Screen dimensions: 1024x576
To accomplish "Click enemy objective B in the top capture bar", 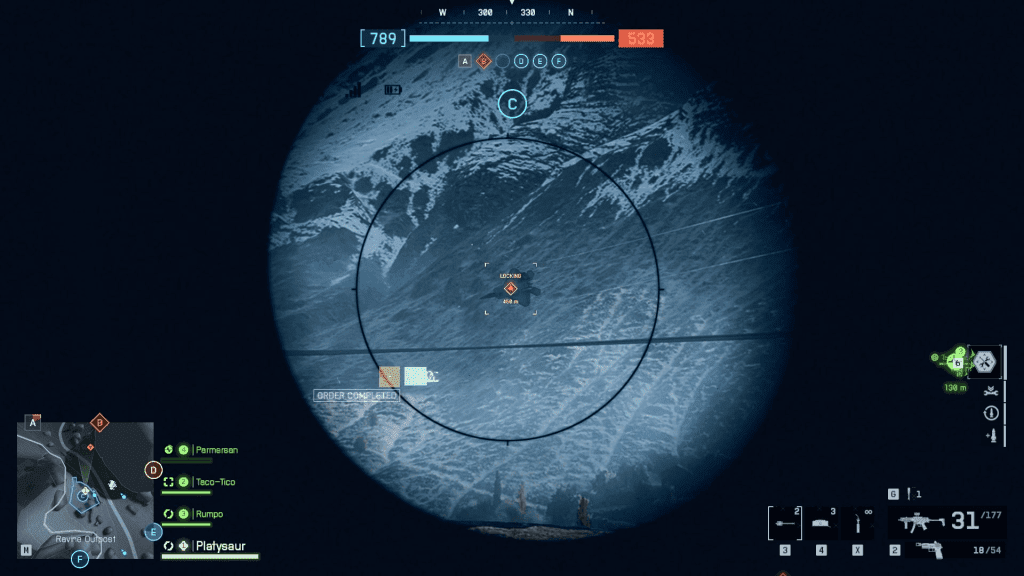I will pos(484,61).
